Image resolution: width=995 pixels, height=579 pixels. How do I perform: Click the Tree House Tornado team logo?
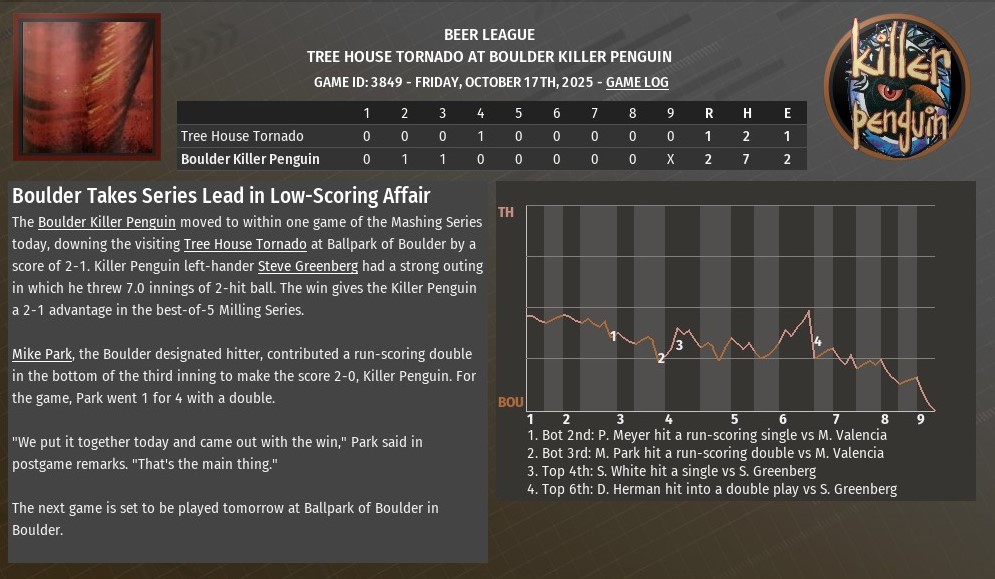pyautogui.click(x=87, y=87)
